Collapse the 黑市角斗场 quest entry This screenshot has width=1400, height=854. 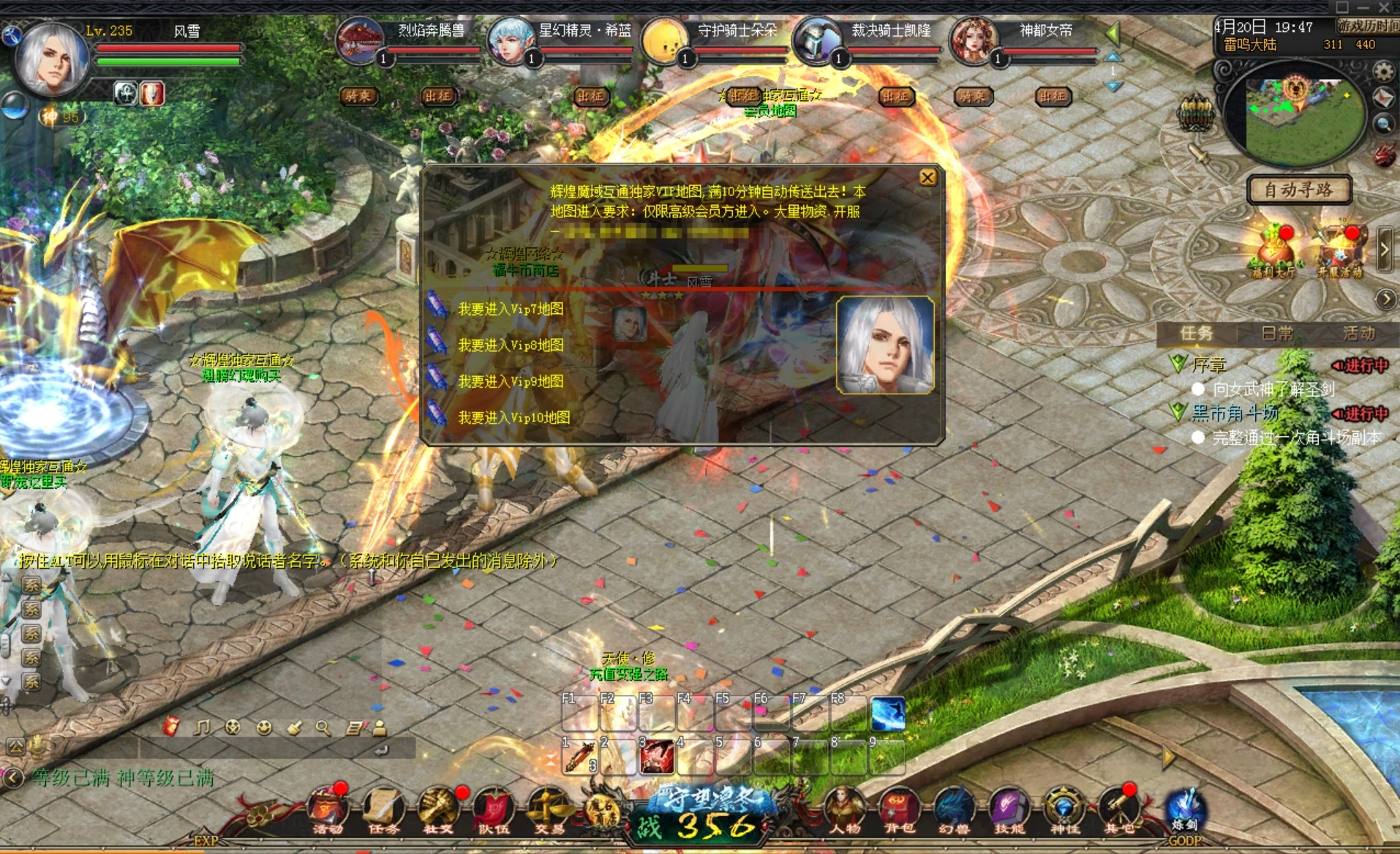[1178, 413]
